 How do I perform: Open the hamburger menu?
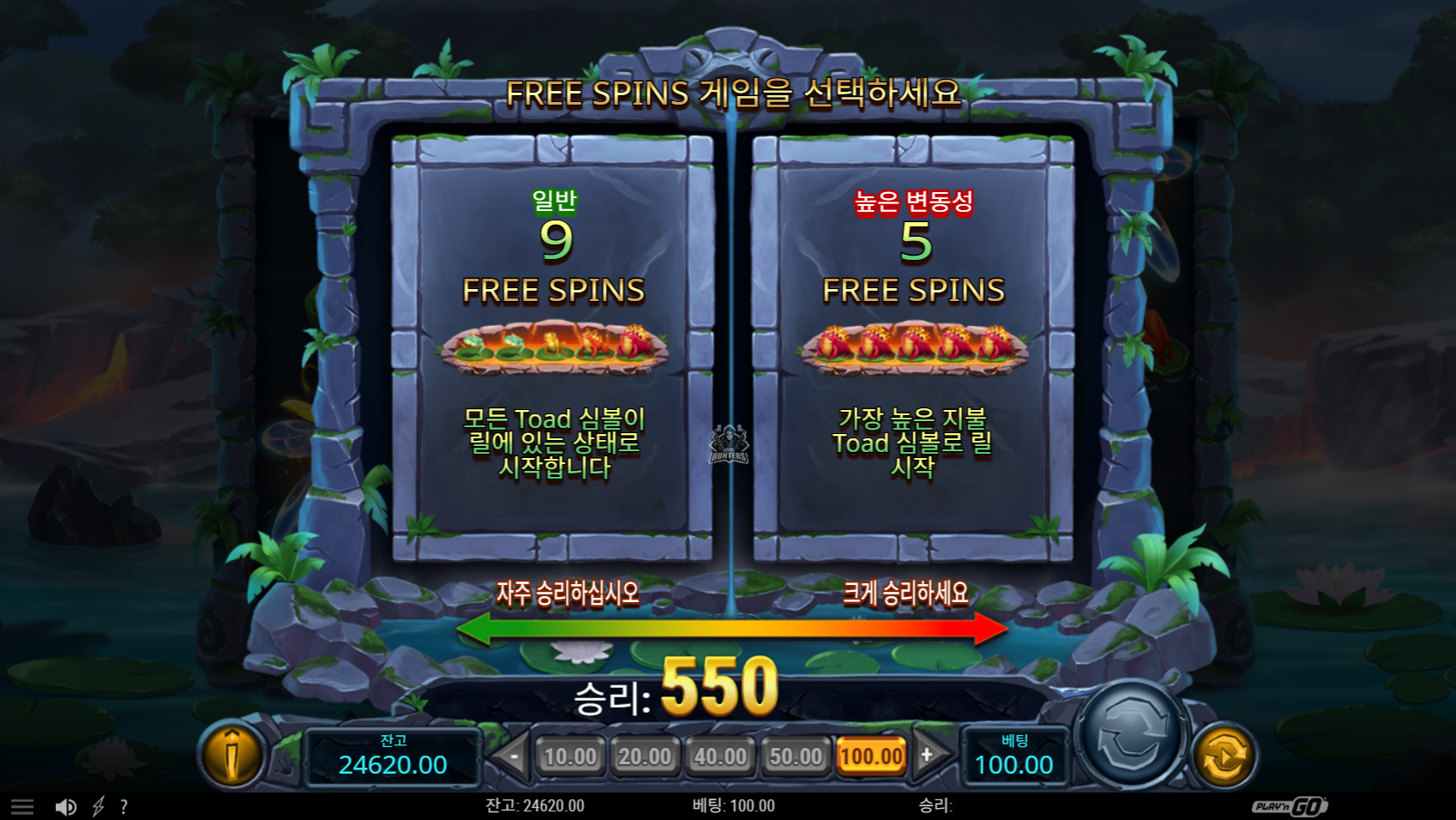pyautogui.click(x=22, y=806)
